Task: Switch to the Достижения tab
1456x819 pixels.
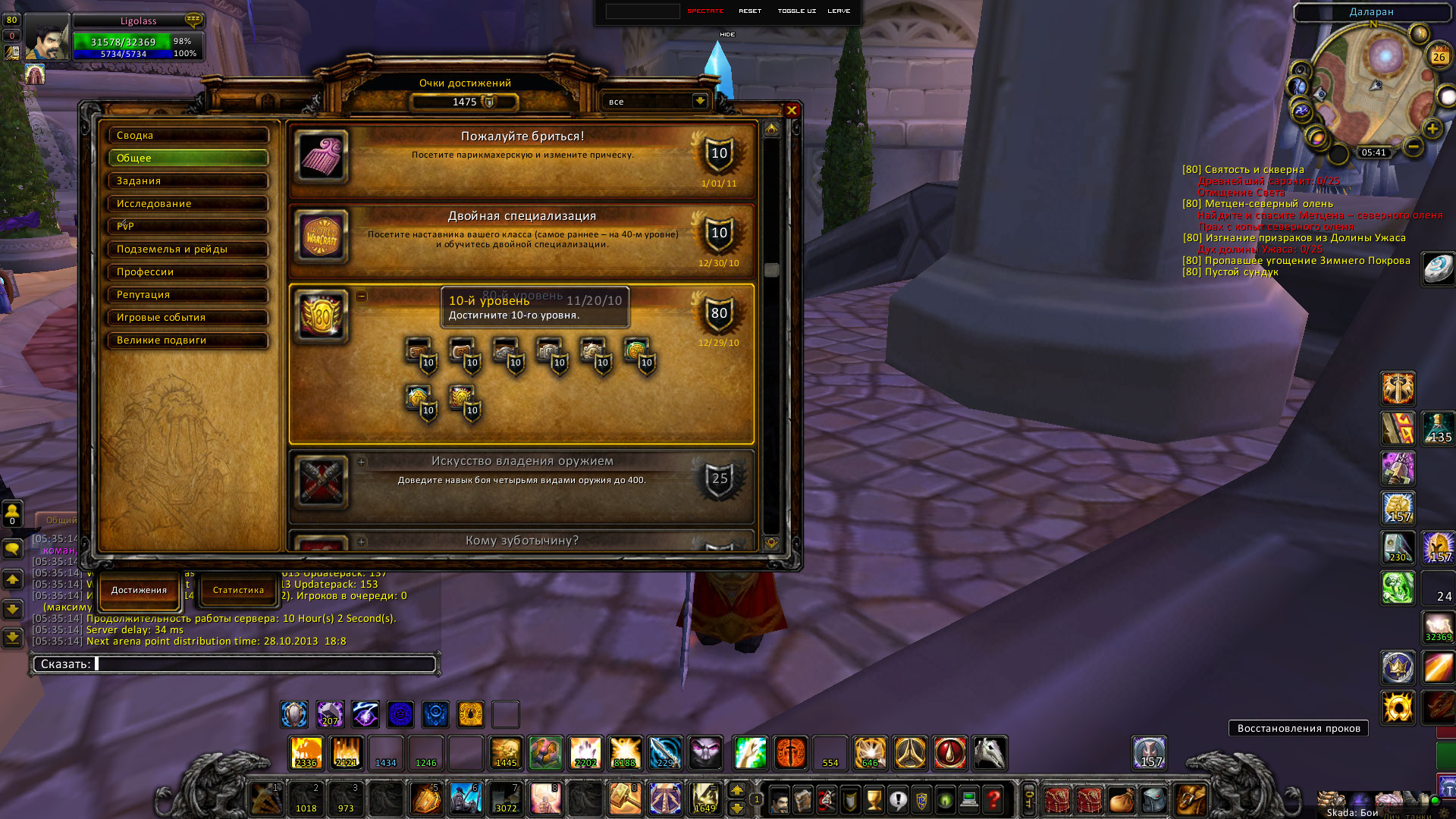Action: click(139, 590)
